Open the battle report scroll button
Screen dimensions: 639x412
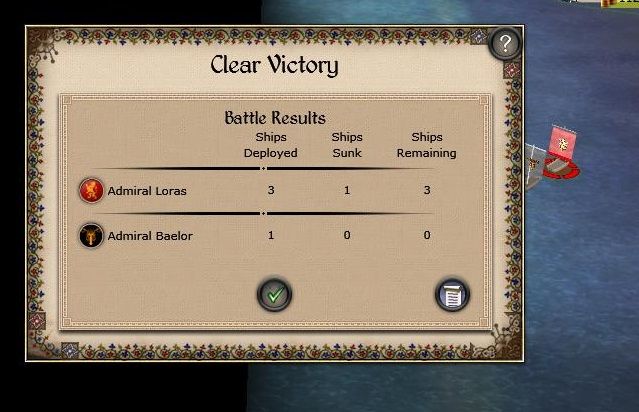(x=452, y=294)
